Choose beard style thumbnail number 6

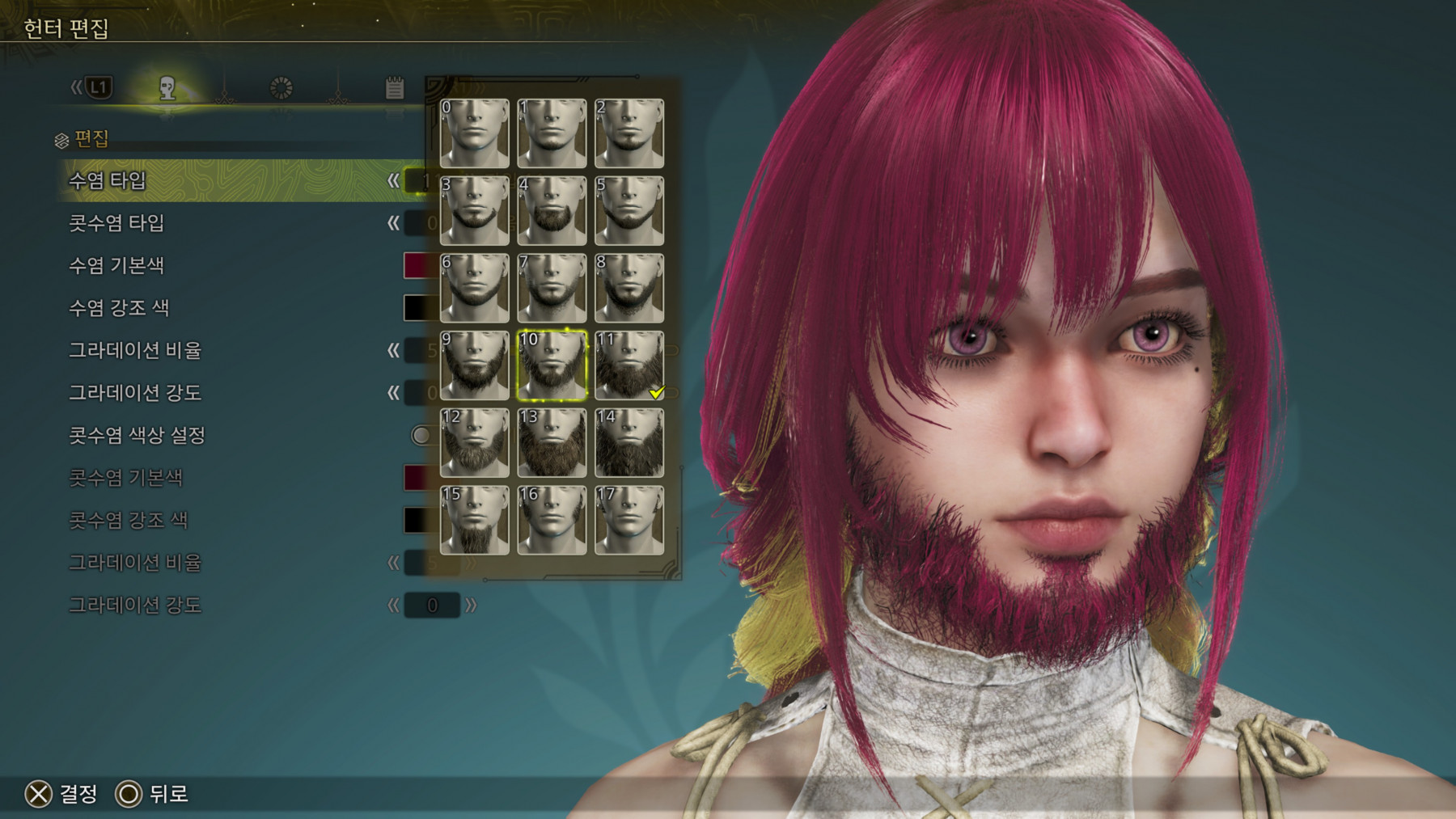(x=475, y=288)
